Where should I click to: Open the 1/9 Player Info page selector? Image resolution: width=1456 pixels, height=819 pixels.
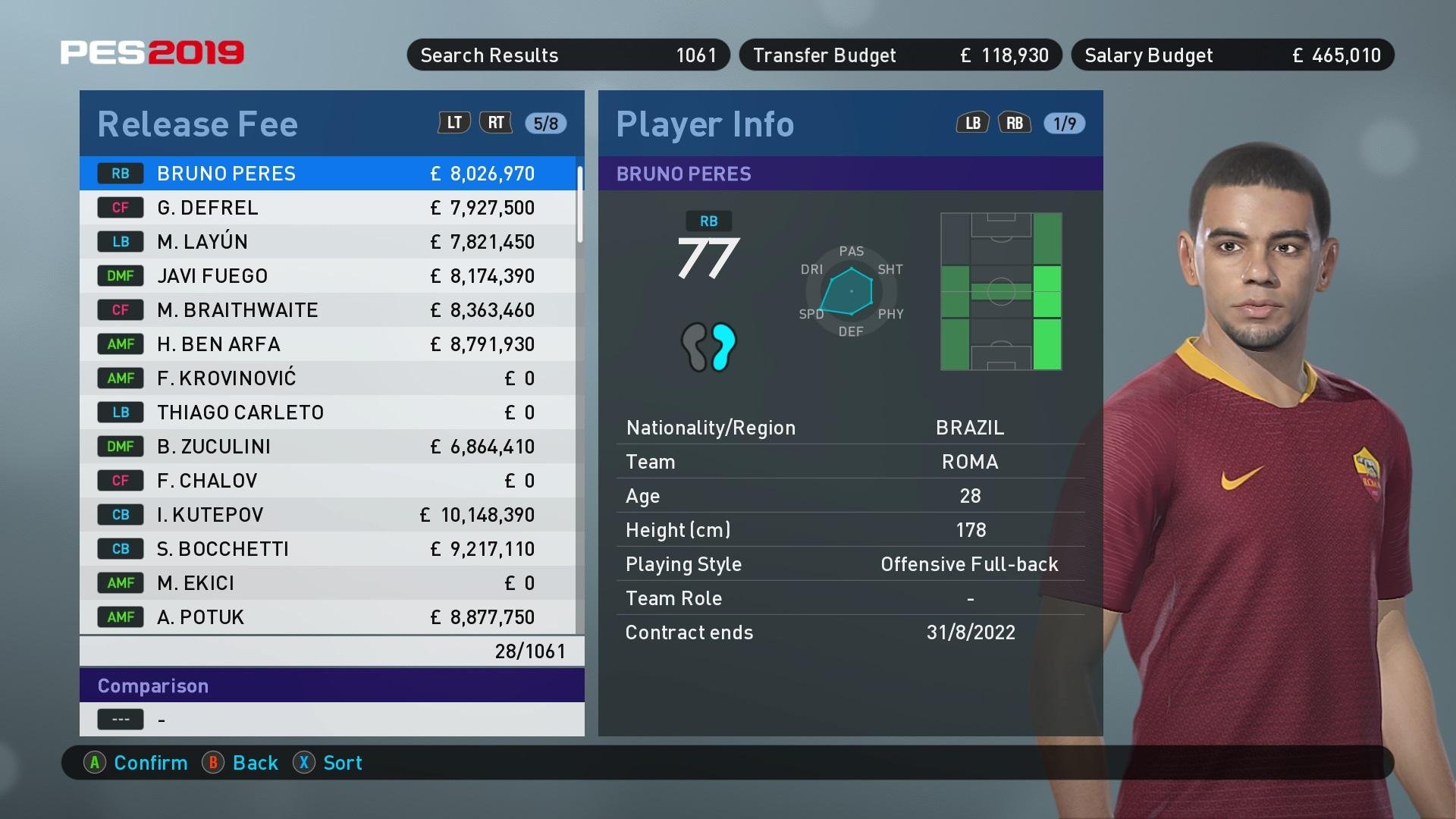tap(1064, 122)
